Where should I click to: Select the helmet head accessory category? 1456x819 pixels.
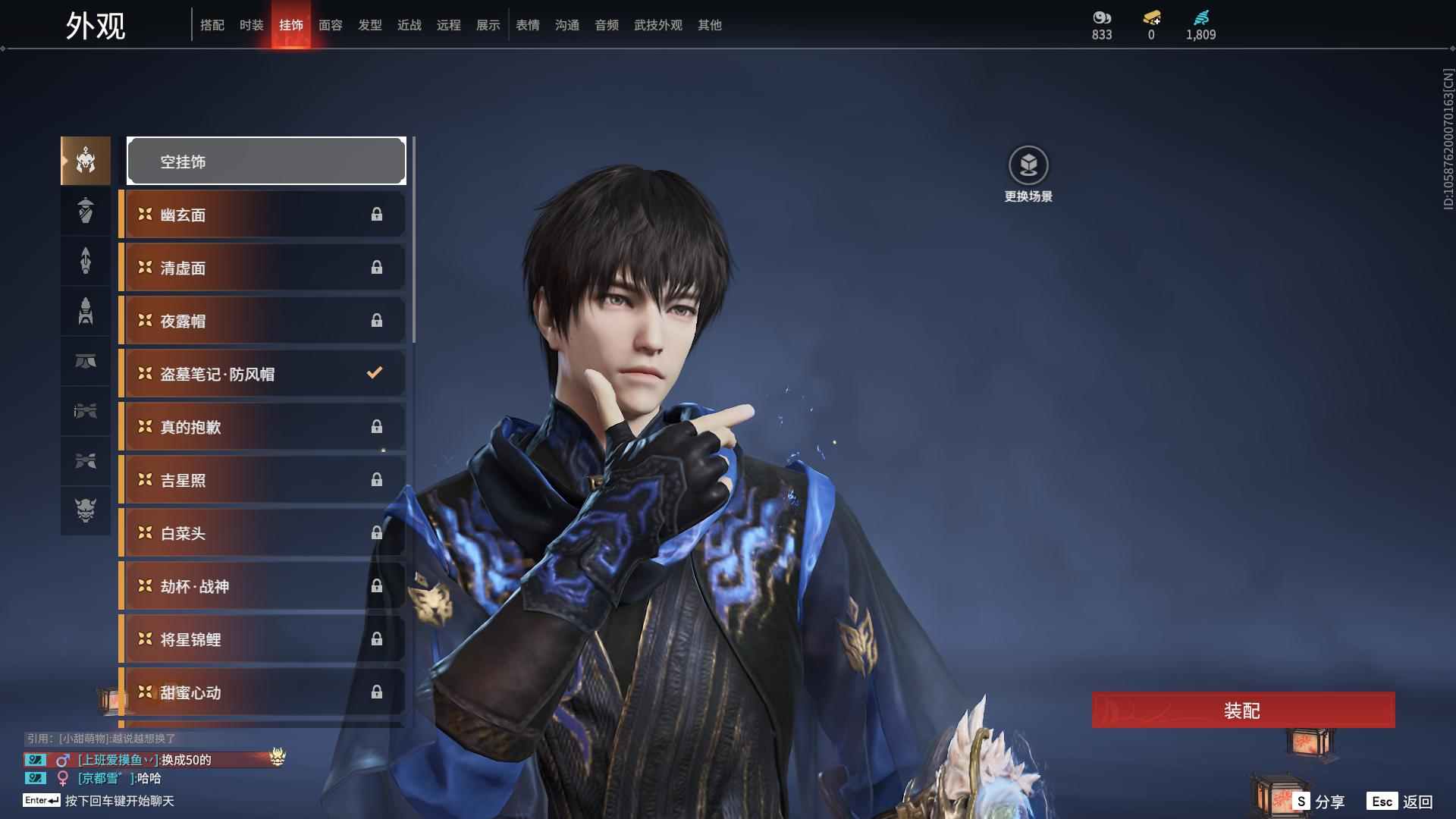(86, 161)
